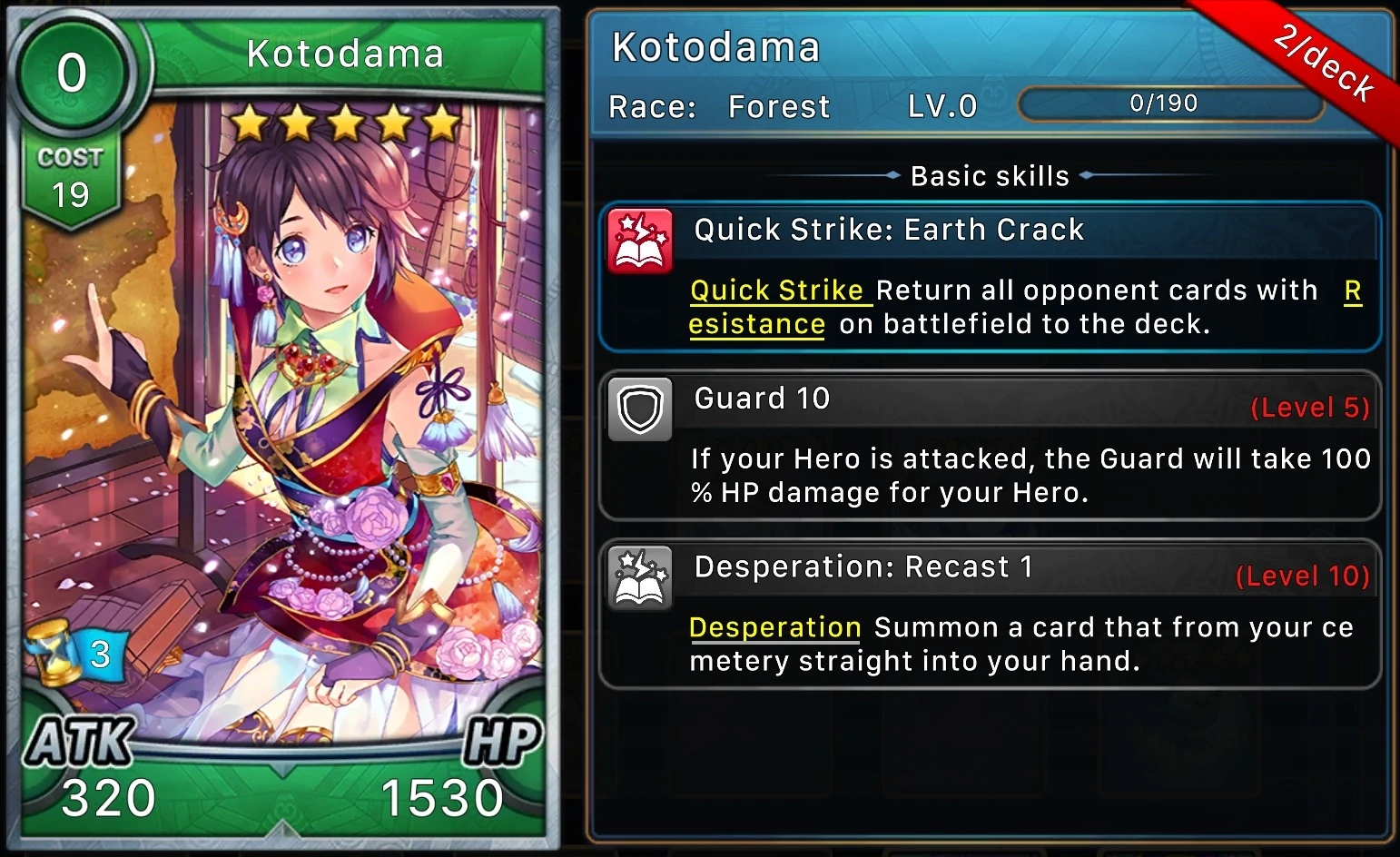1400x857 pixels.
Task: Click the Desperation keyword link
Action: [x=774, y=627]
